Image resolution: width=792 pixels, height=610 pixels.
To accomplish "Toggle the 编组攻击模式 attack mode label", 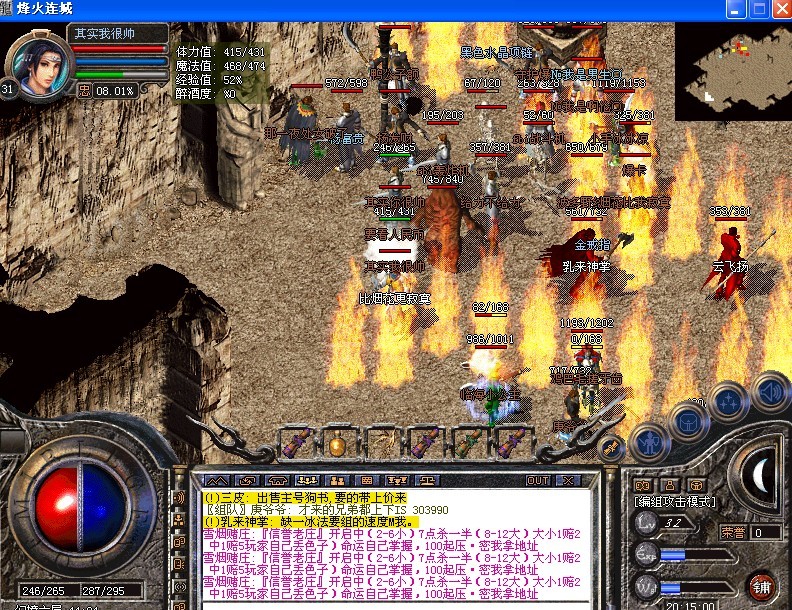I will tap(675, 501).
